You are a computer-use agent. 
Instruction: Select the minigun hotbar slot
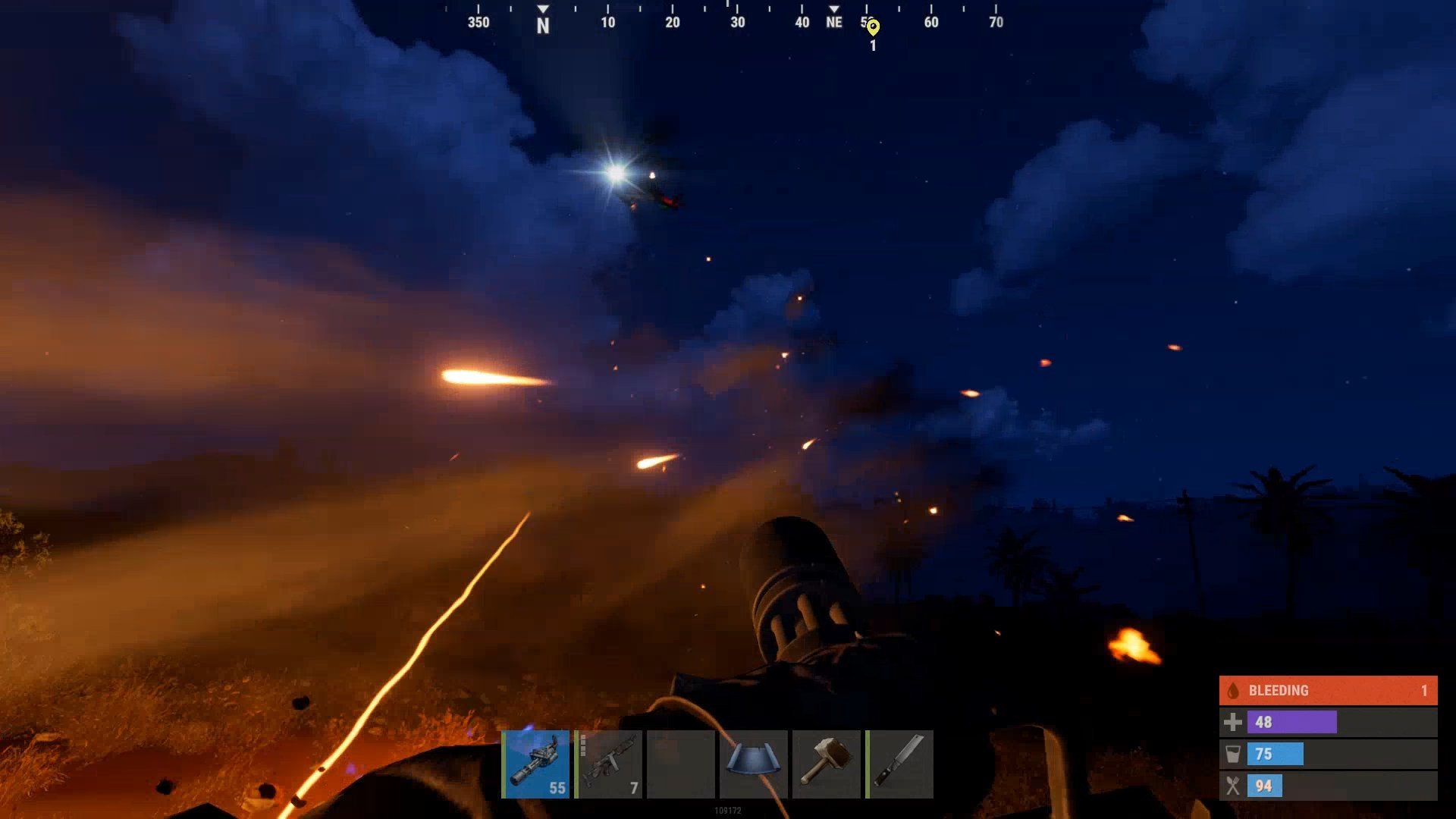(x=535, y=764)
